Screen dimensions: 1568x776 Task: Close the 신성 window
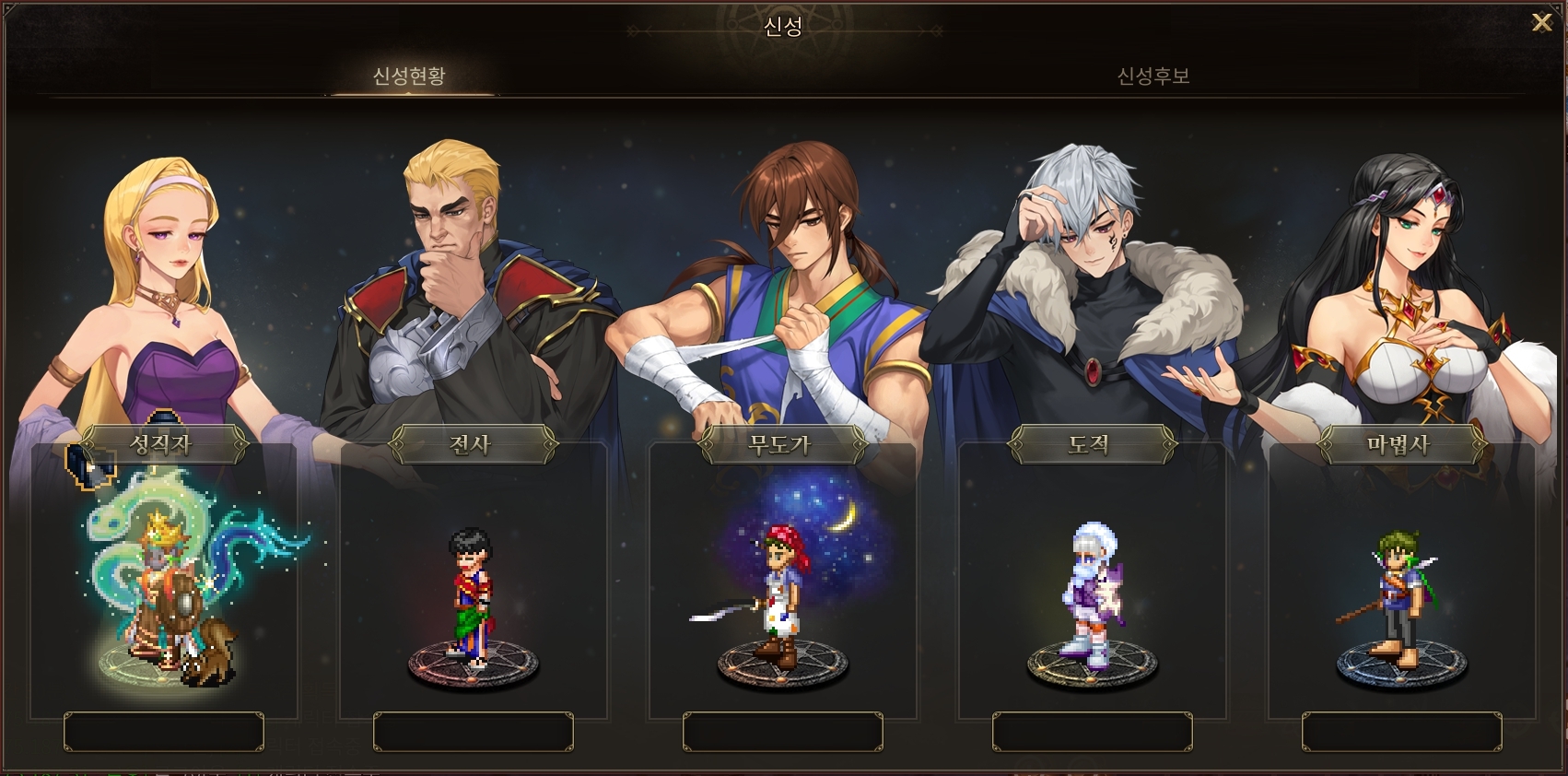(x=1541, y=23)
